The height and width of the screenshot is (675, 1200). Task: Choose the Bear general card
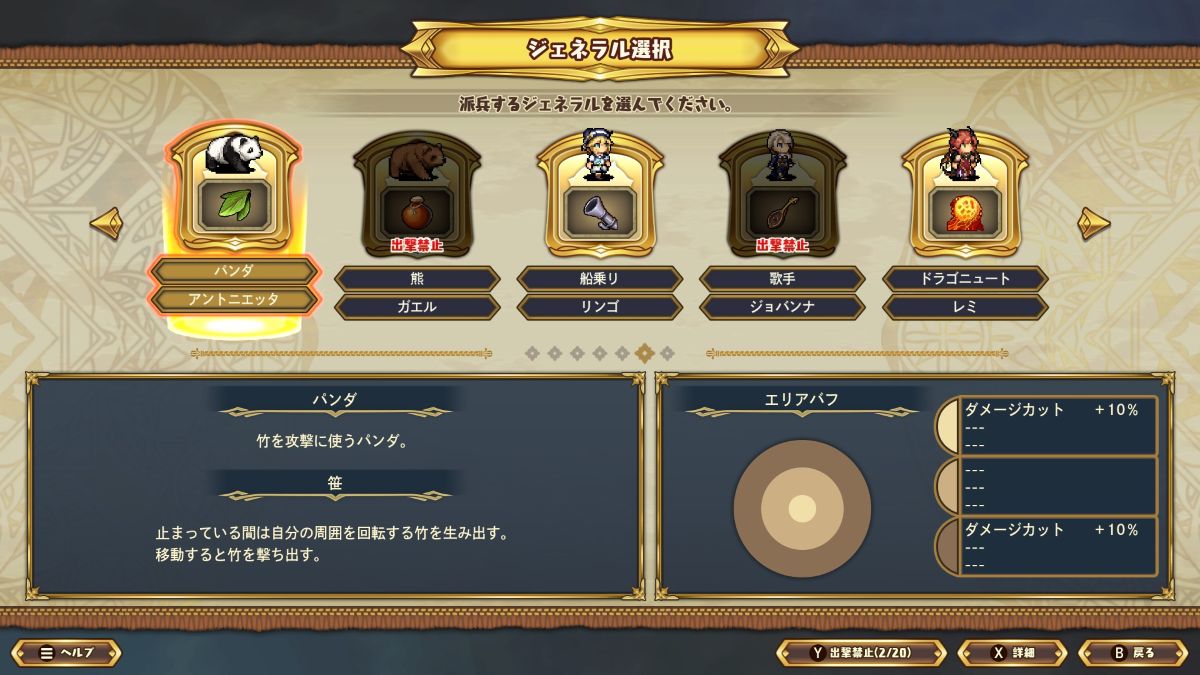click(417, 192)
